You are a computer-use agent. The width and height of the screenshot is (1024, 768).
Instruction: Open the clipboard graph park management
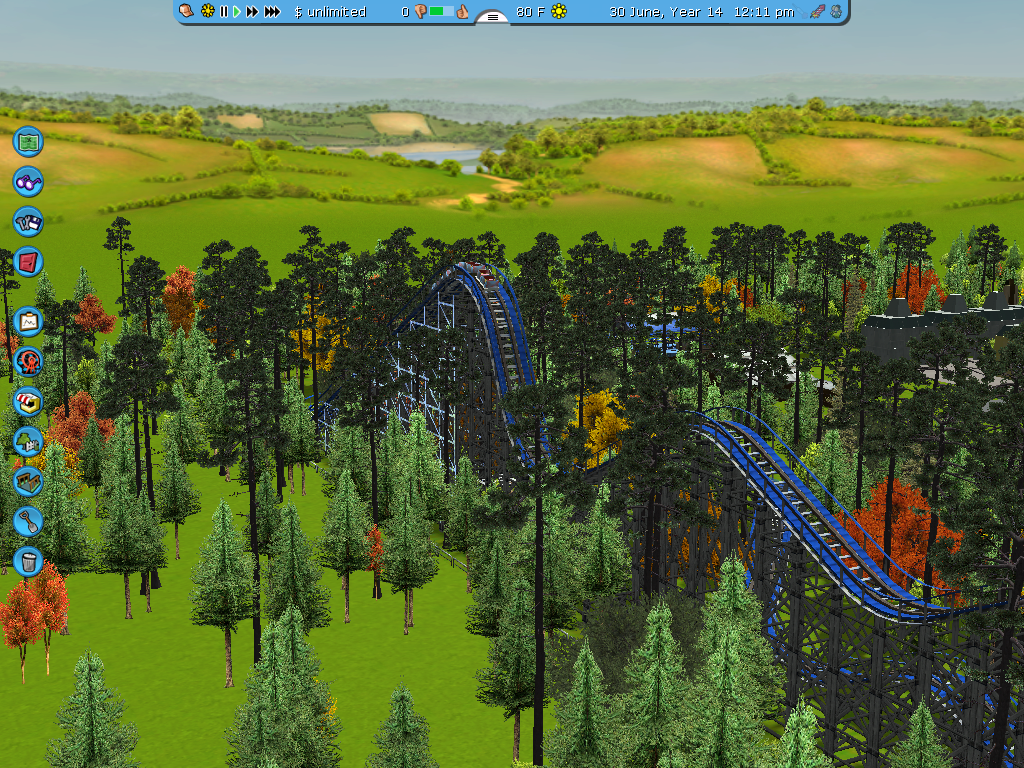pyautogui.click(x=28, y=321)
